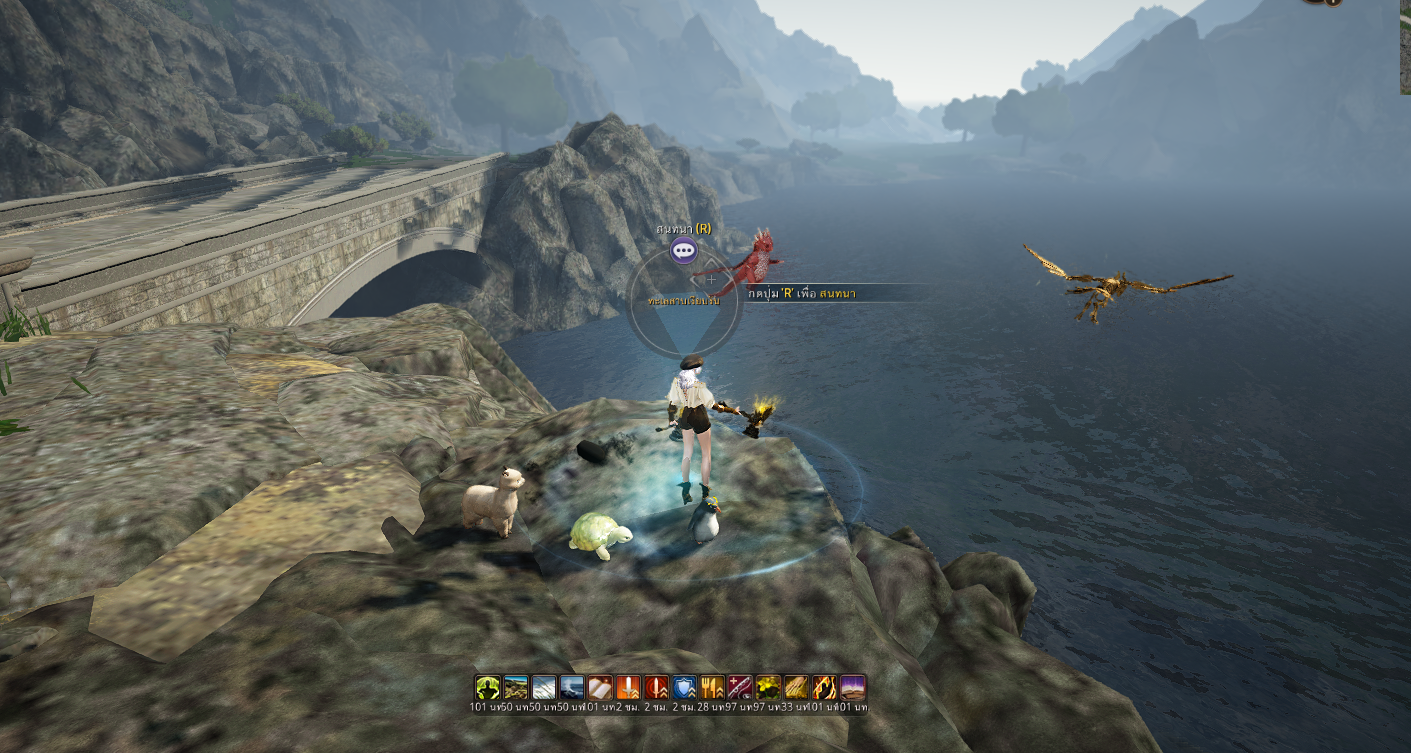This screenshot has height=753, width=1411.
Task: Select the golden hand buff icon
Action: 796,687
